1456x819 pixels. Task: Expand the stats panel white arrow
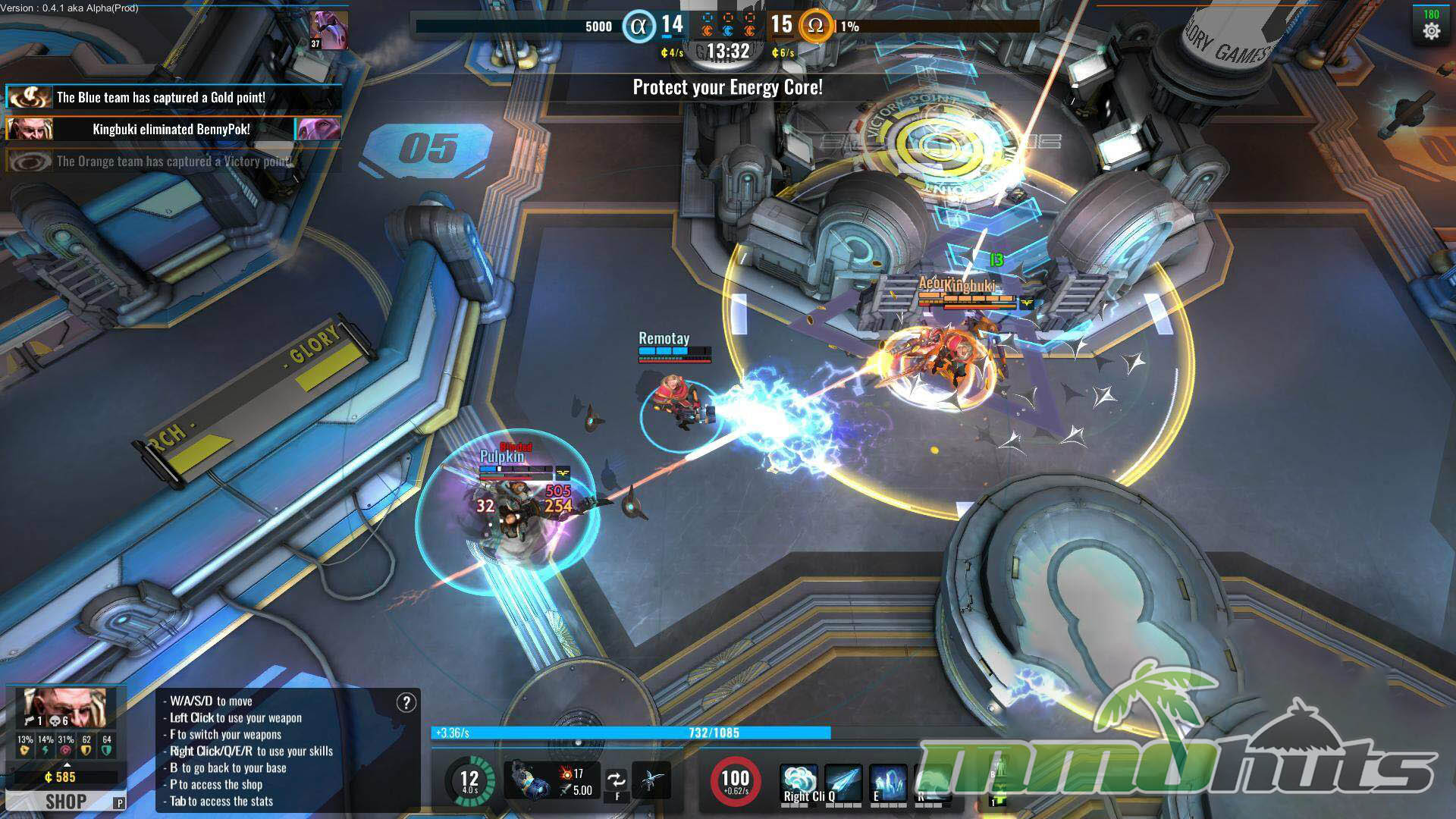click(x=67, y=765)
